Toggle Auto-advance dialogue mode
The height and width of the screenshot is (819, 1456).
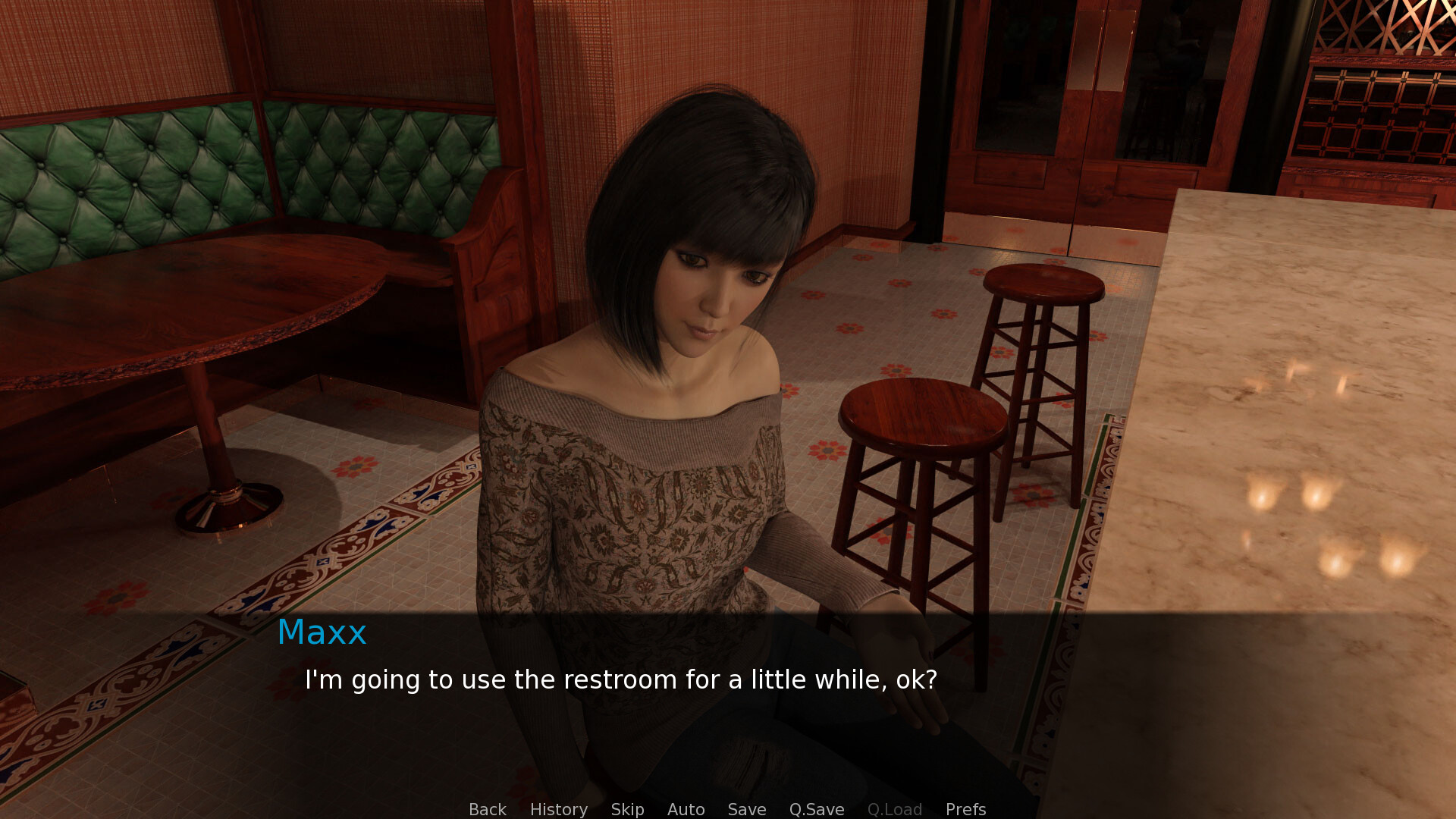[x=686, y=809]
